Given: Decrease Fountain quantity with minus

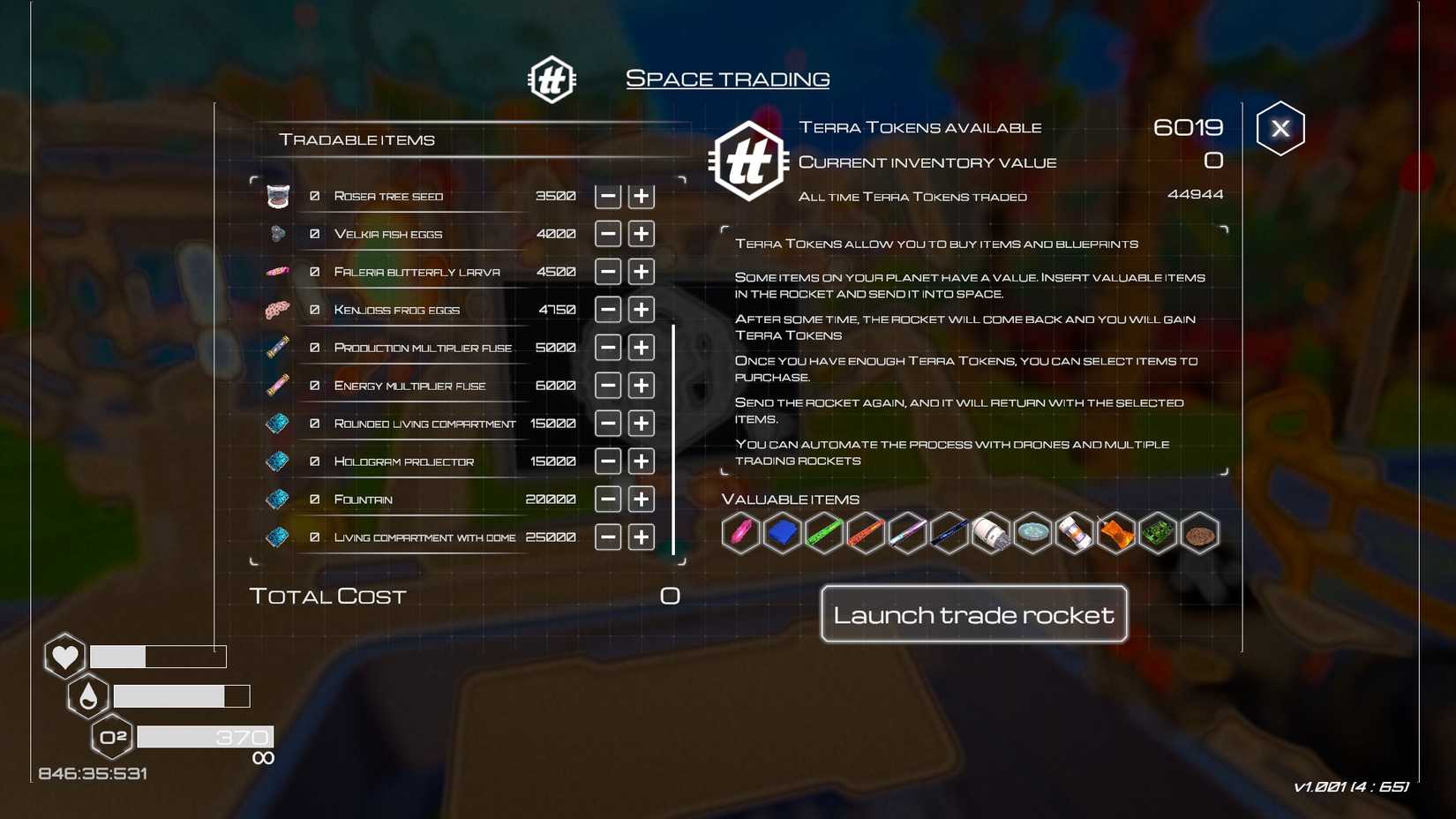Looking at the screenshot, I should click(x=607, y=499).
